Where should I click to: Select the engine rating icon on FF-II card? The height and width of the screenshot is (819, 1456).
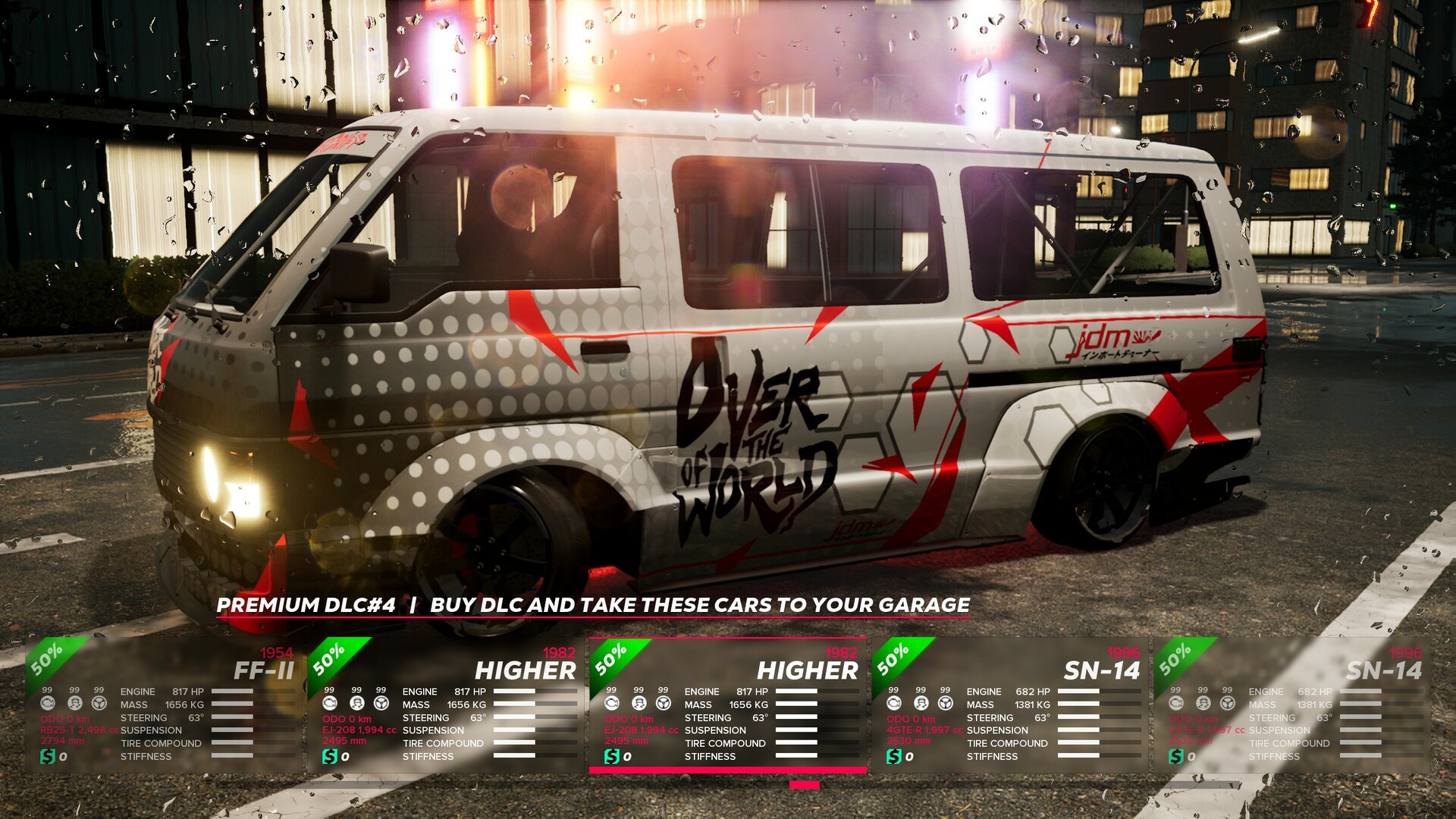click(x=48, y=704)
